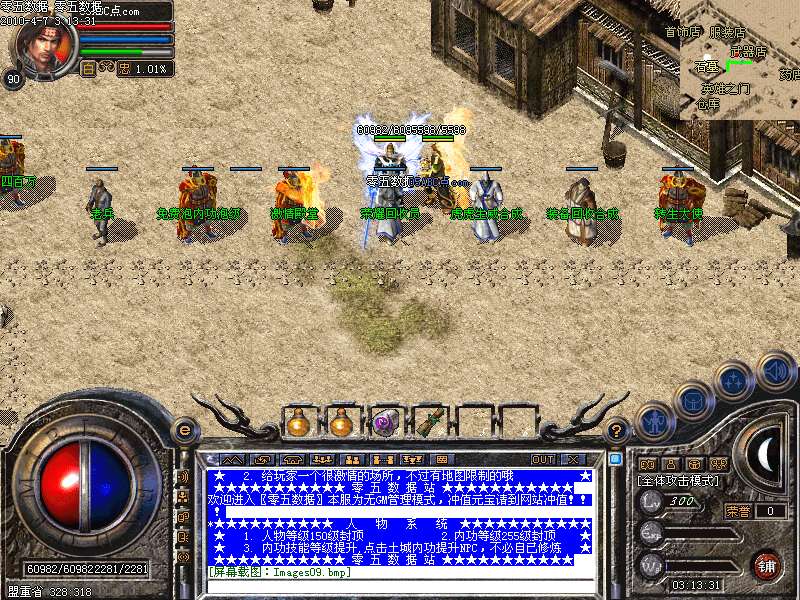
Task: Use the green scroll belt item
Action: 428,423
